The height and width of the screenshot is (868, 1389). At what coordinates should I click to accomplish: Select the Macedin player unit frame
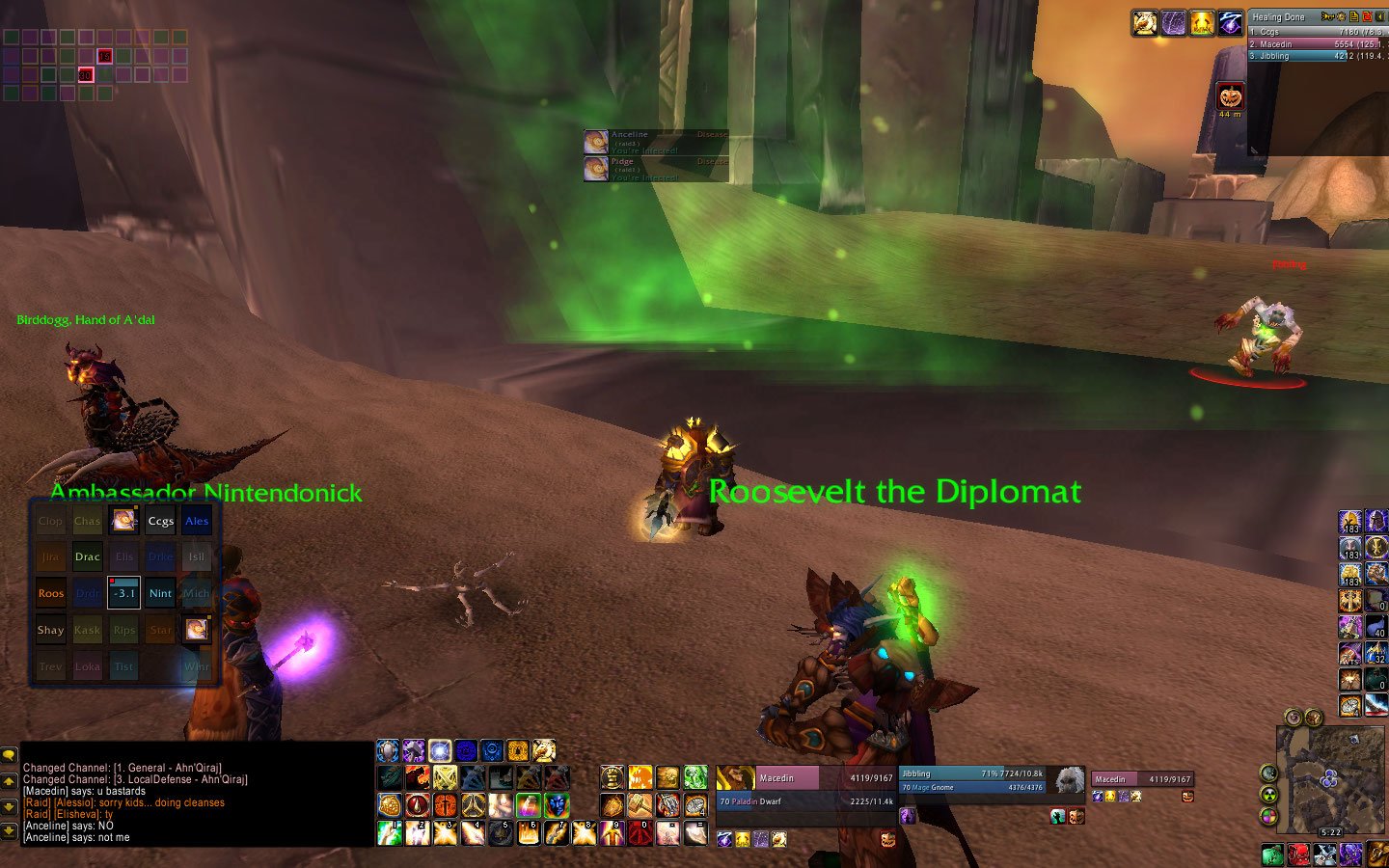click(x=805, y=789)
